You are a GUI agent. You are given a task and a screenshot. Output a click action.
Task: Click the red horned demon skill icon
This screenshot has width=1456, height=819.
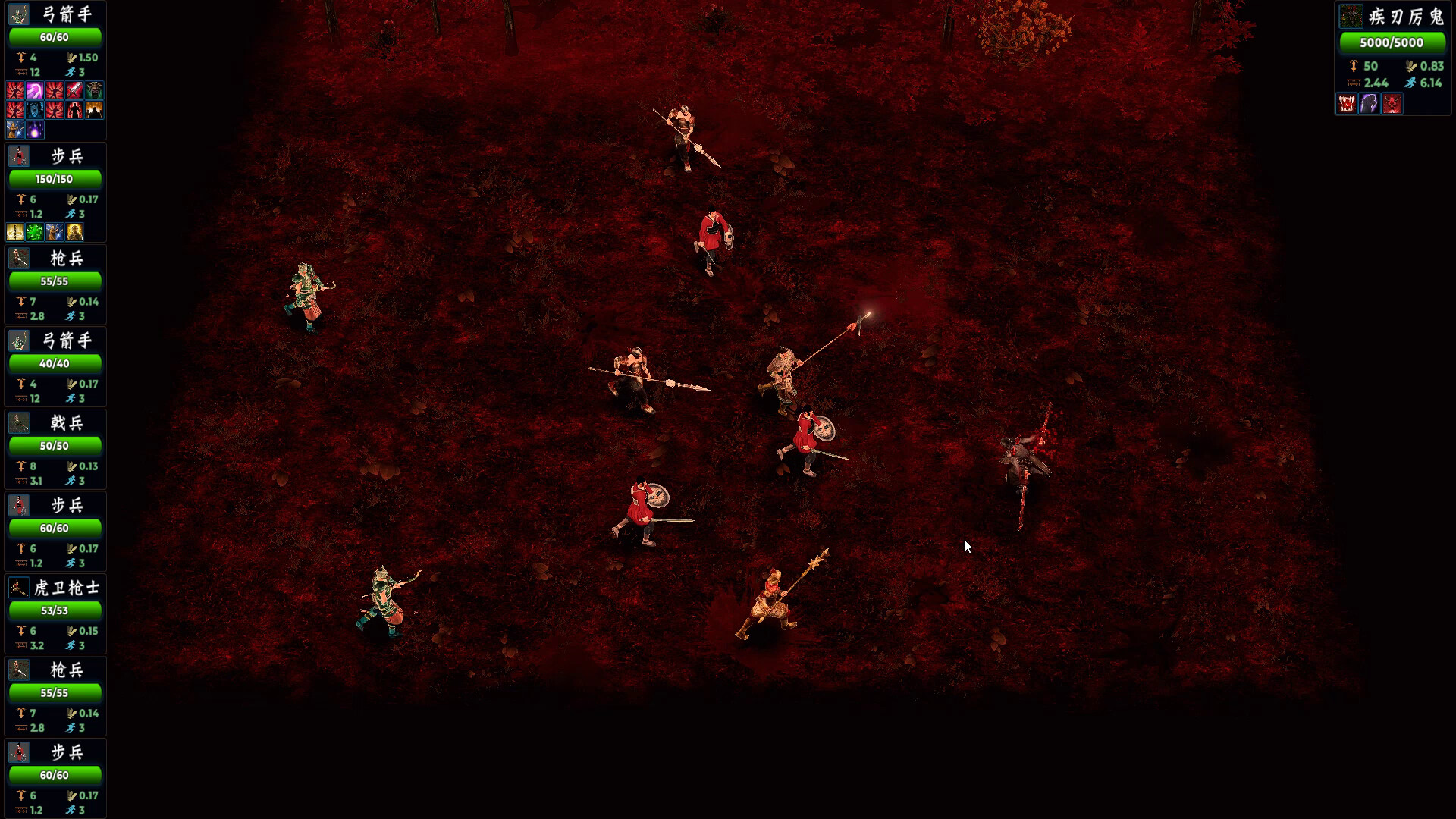pos(1392,104)
